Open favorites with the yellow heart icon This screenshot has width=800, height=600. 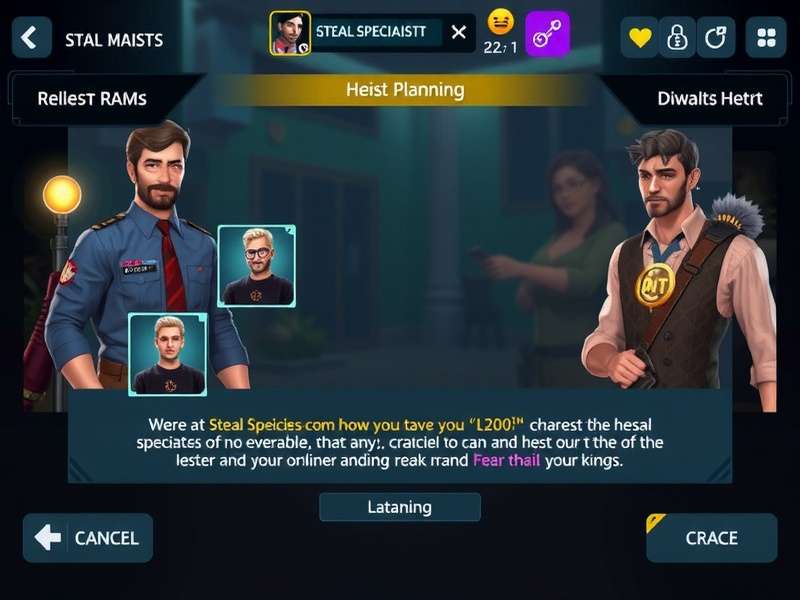click(x=640, y=38)
